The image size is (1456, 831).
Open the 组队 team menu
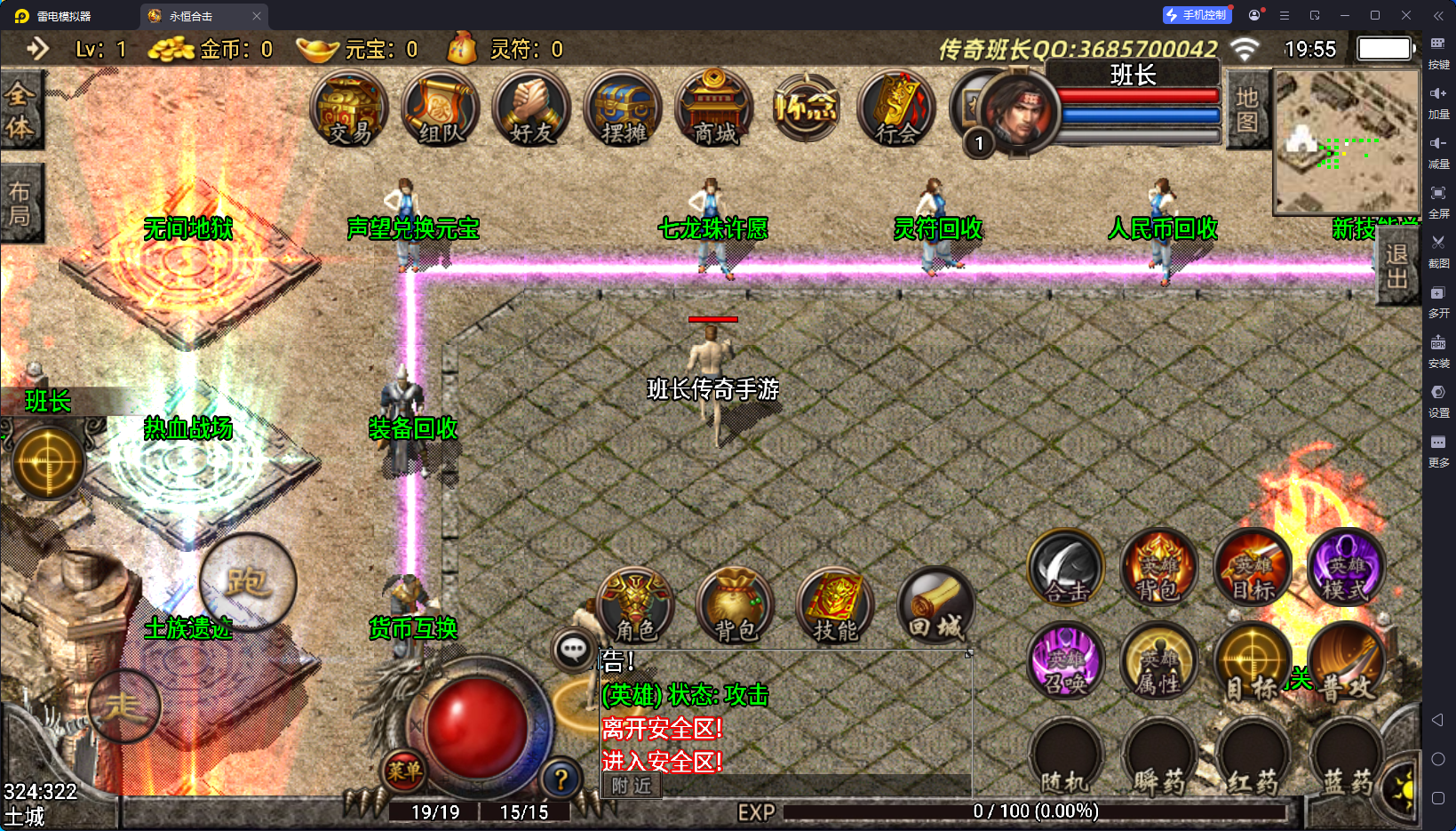441,110
